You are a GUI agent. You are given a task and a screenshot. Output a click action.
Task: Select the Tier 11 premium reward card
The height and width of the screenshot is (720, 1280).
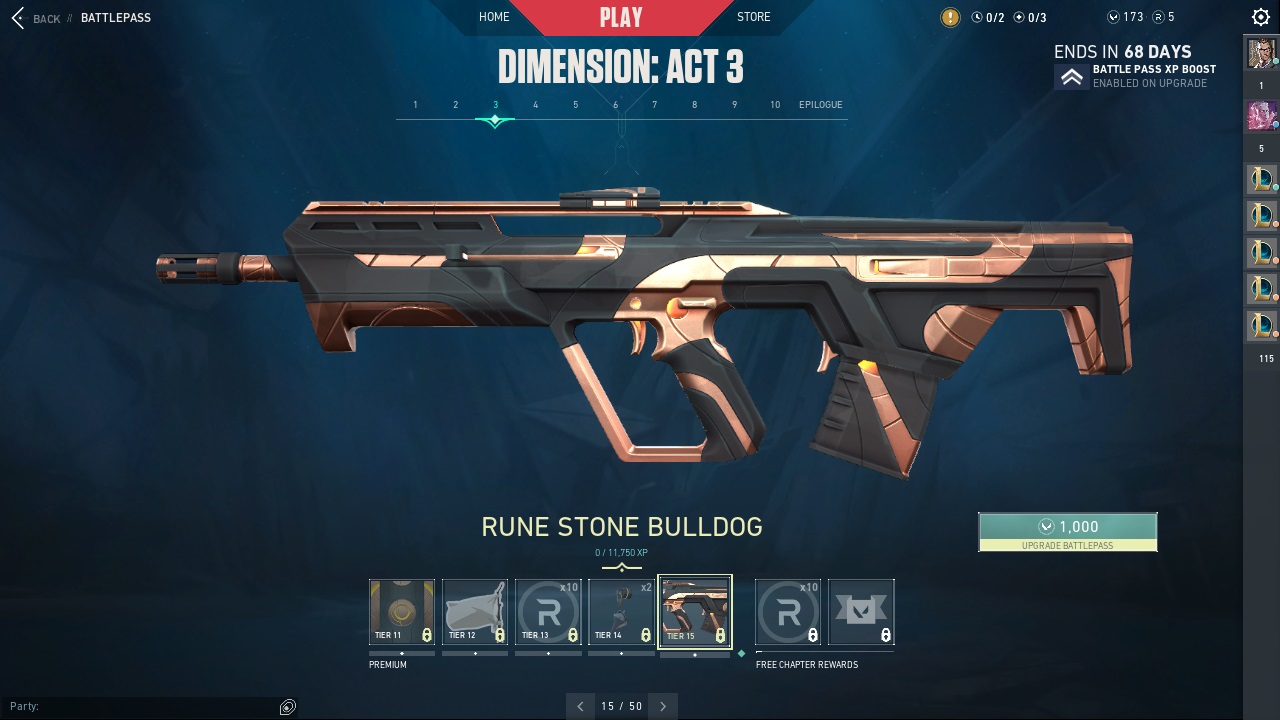(401, 610)
